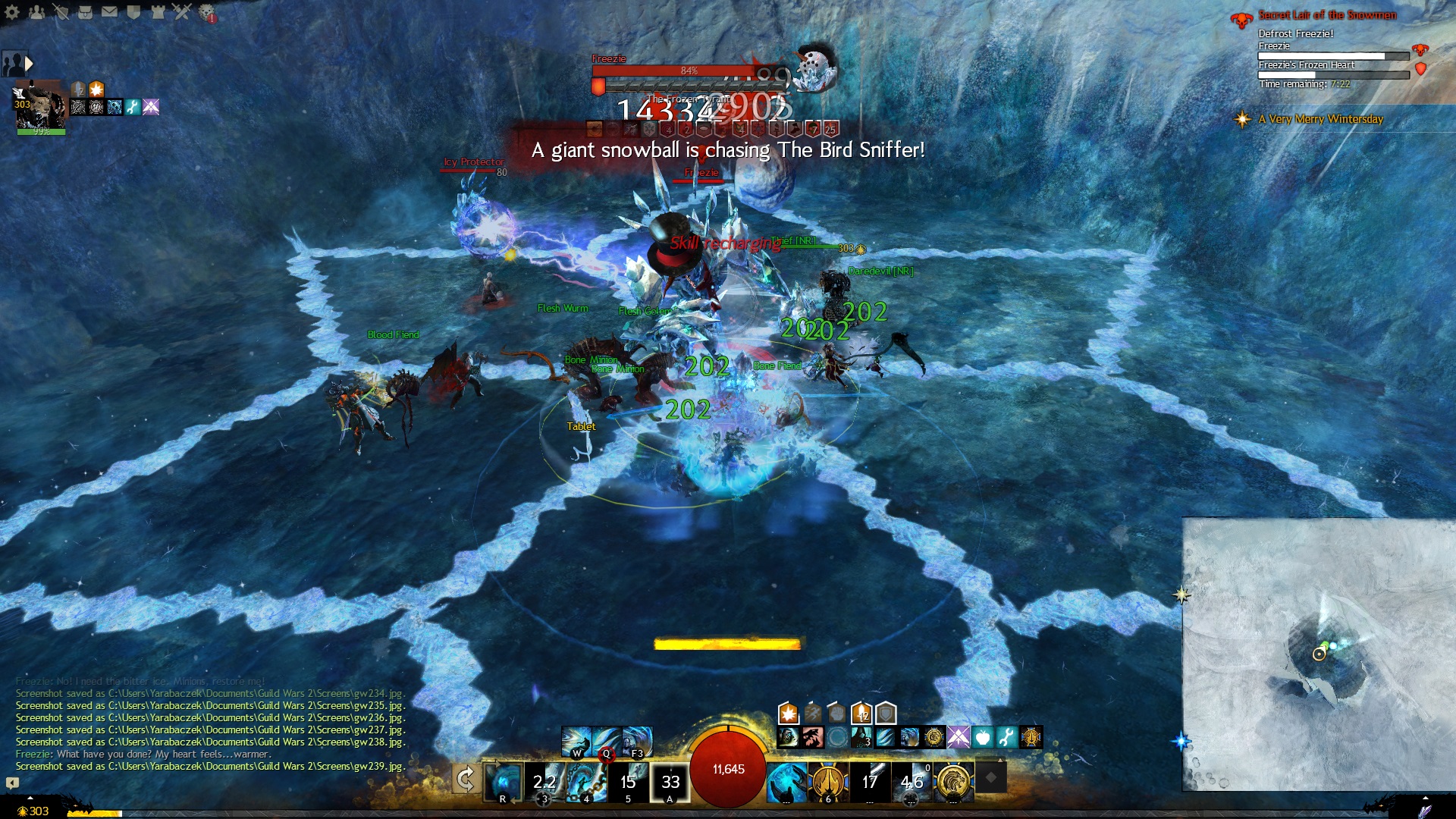Expand the party panel arrow

[x=29, y=64]
